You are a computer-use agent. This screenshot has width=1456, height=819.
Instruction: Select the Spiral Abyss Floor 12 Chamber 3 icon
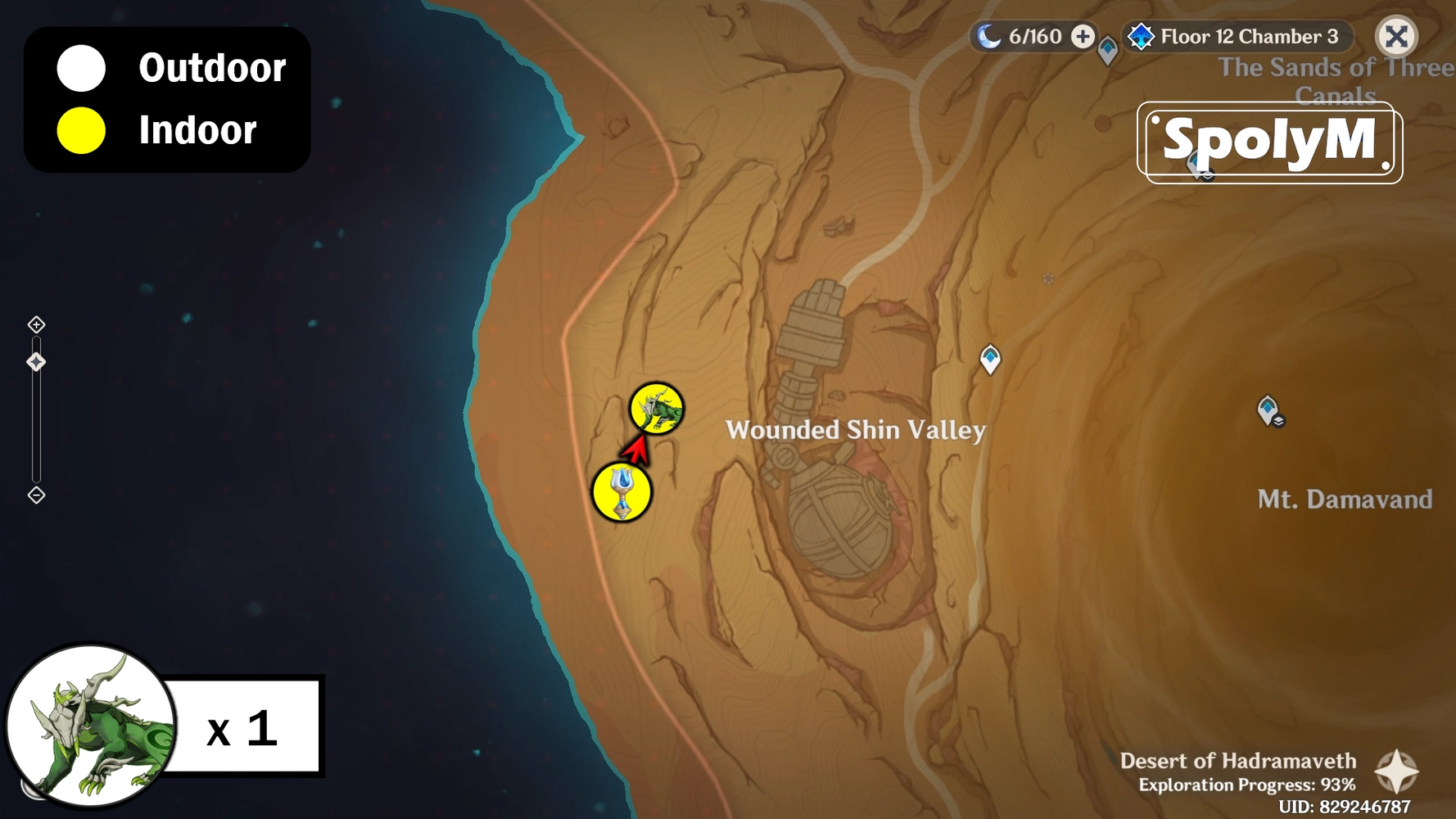[1142, 36]
